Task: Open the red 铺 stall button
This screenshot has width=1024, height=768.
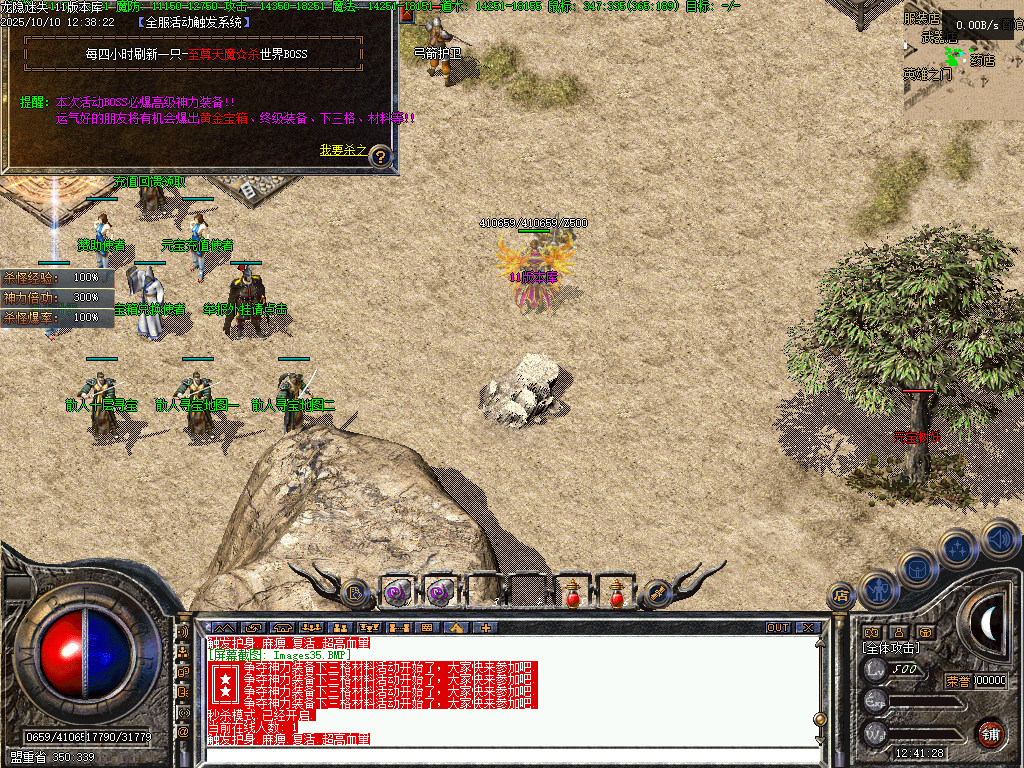Action: [989, 733]
